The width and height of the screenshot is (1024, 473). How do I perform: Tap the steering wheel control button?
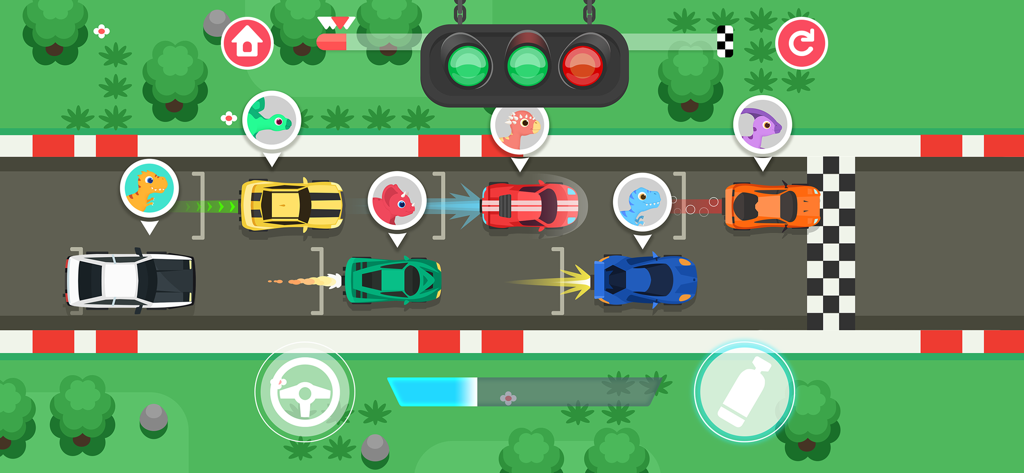pyautogui.click(x=304, y=391)
